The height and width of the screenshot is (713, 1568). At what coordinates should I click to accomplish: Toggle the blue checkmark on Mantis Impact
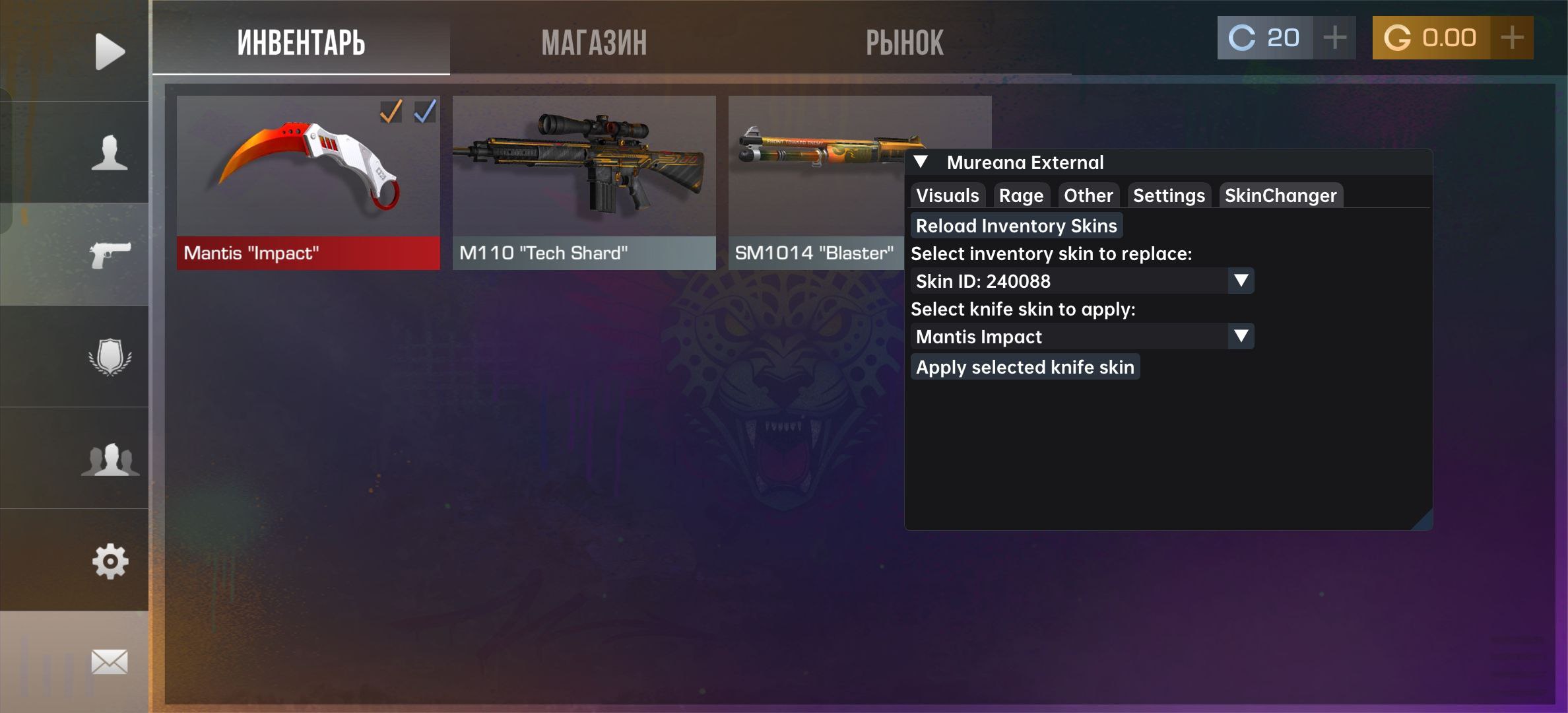tap(426, 112)
